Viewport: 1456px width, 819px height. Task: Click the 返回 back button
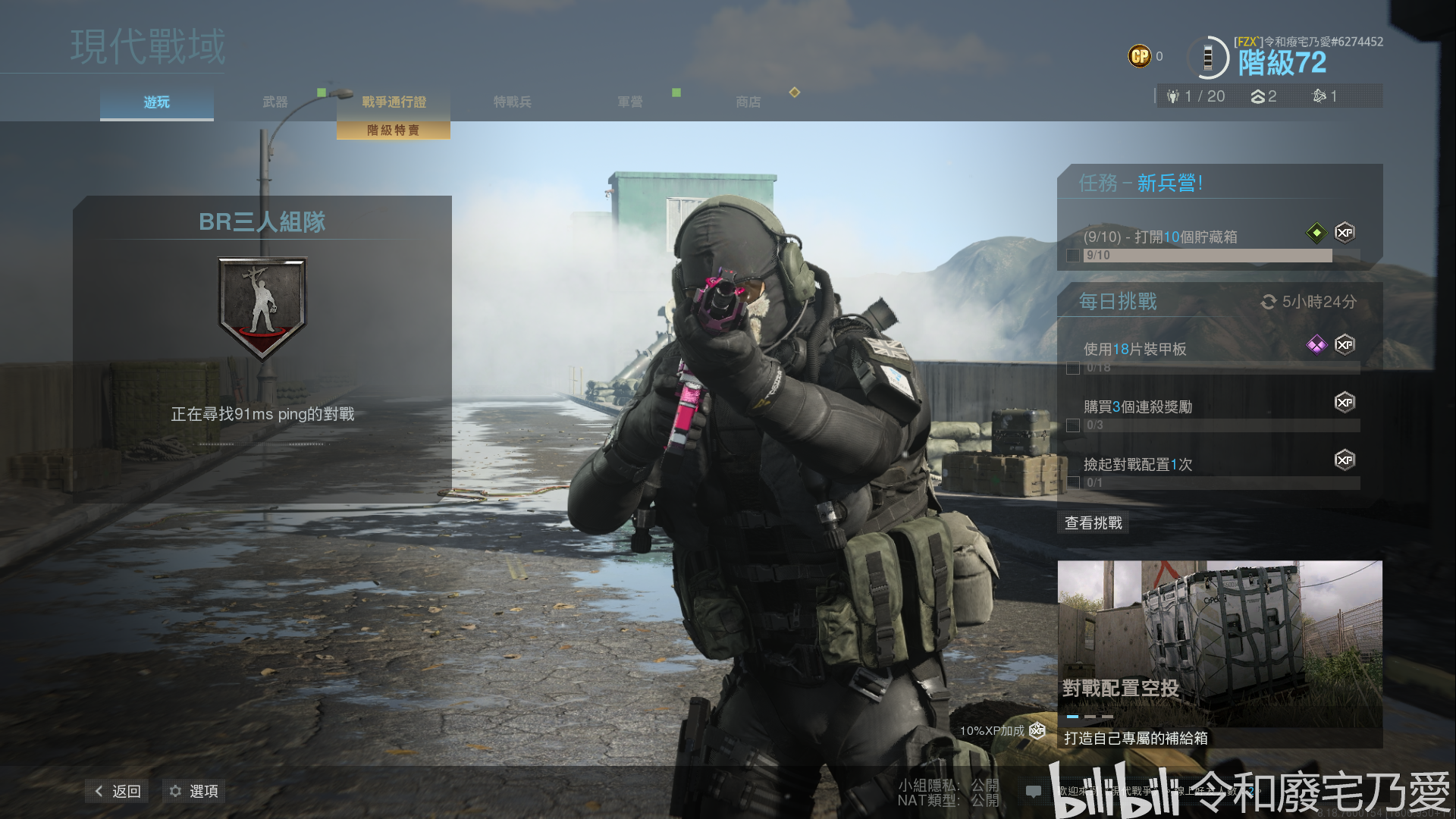click(118, 791)
